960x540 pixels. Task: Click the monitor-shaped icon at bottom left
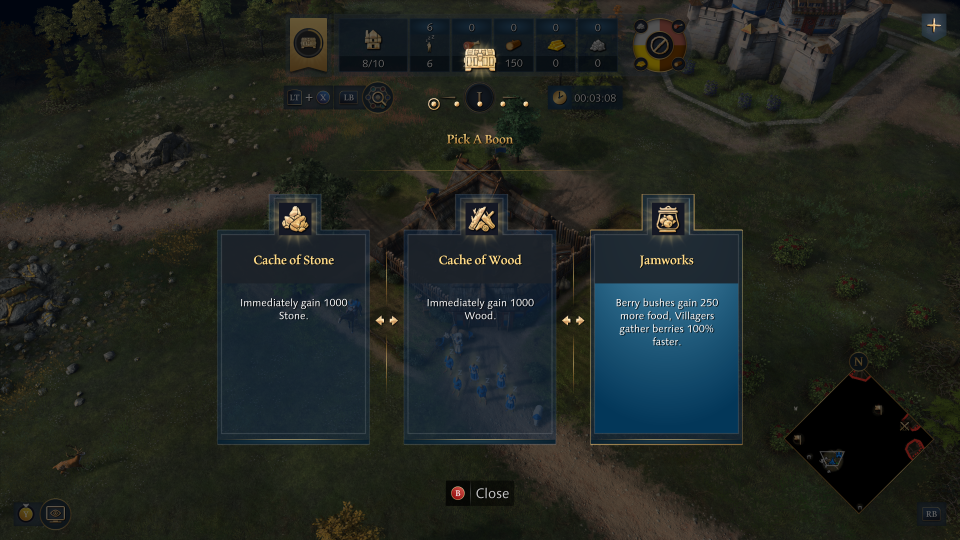click(x=55, y=513)
